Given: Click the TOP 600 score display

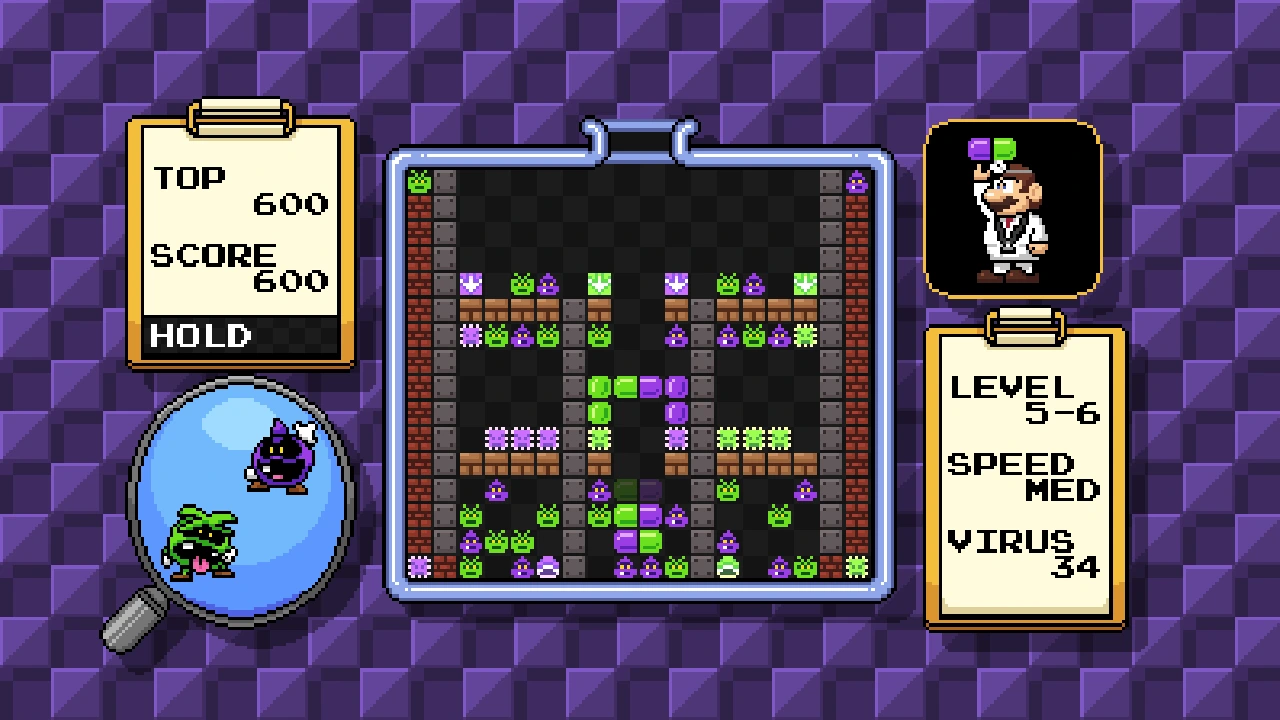Looking at the screenshot, I should 240,190.
